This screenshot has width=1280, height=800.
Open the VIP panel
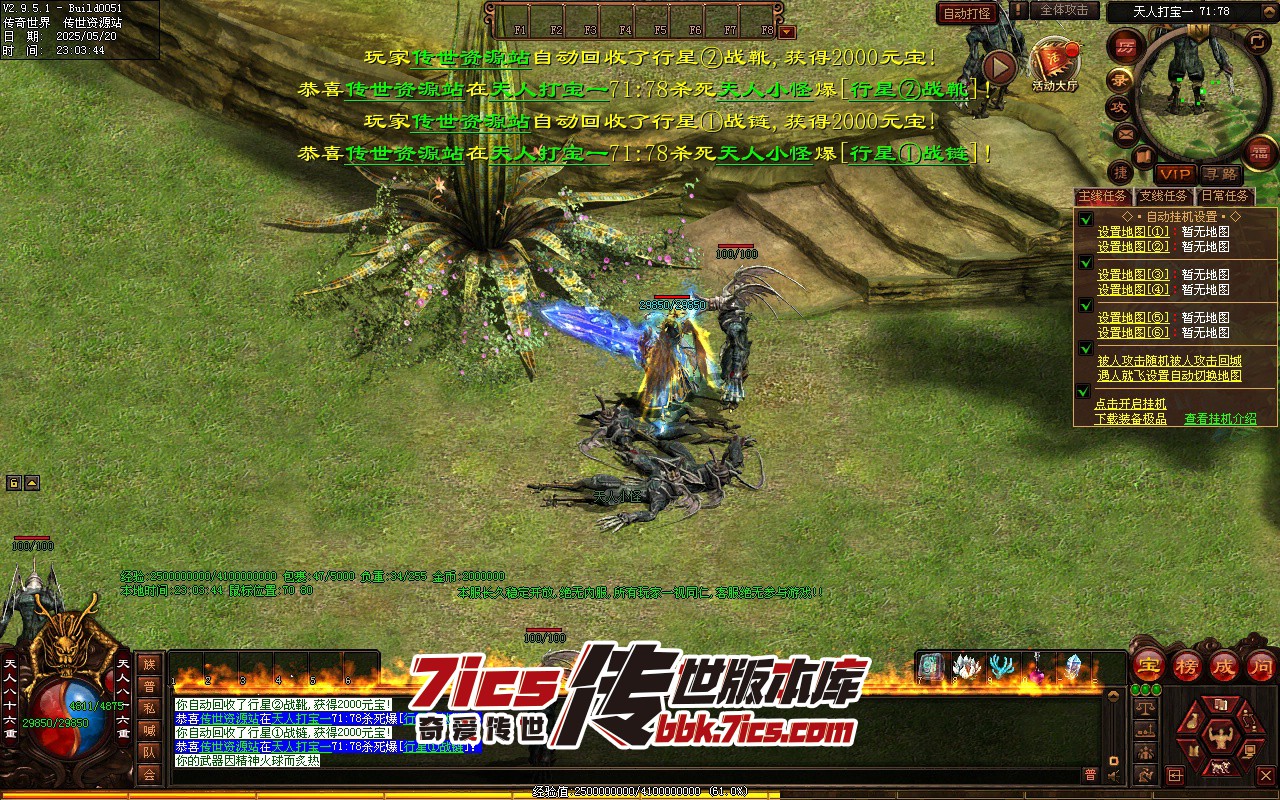coord(1175,175)
